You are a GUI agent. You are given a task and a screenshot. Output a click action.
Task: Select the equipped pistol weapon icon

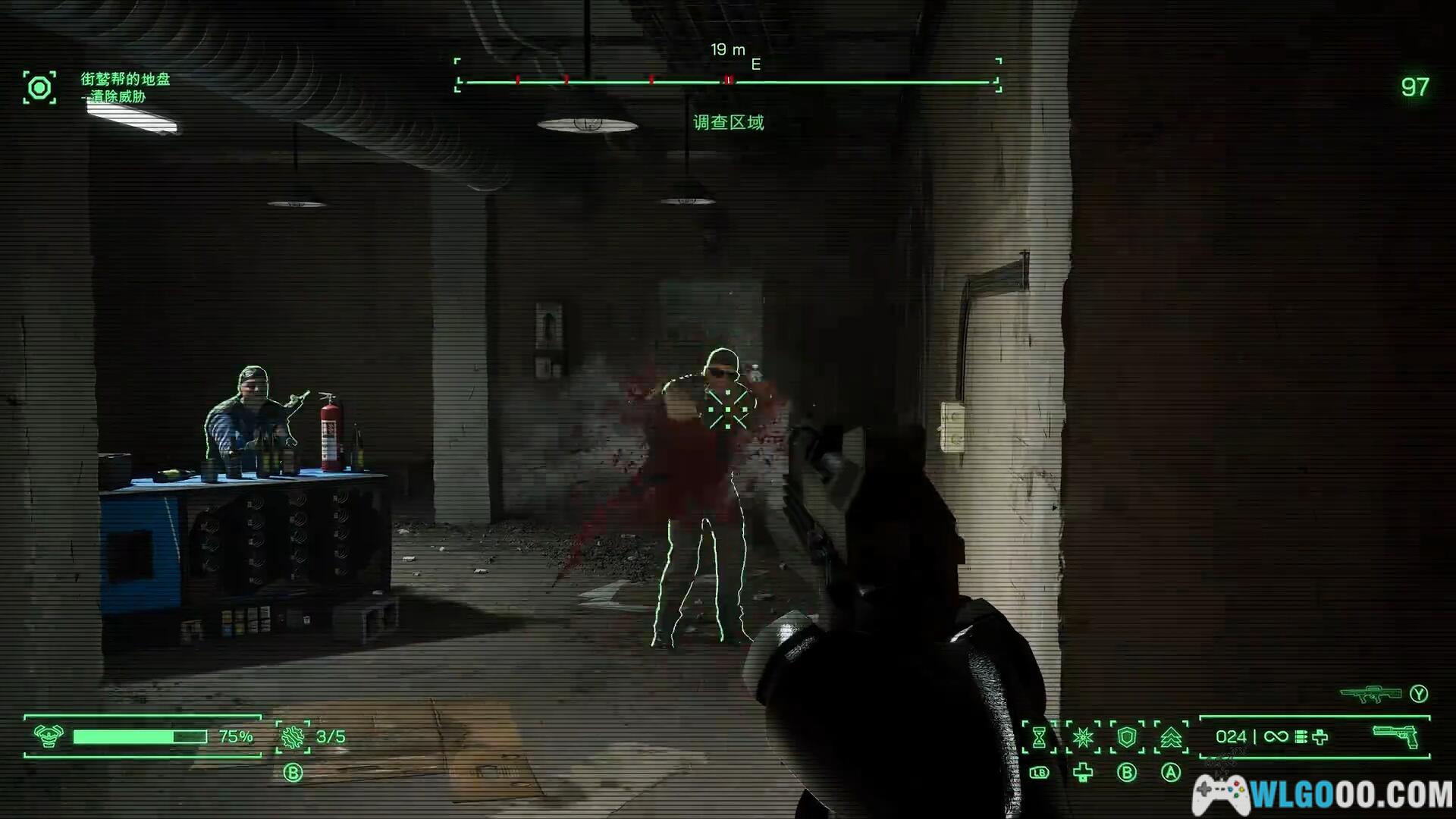coord(1395,736)
